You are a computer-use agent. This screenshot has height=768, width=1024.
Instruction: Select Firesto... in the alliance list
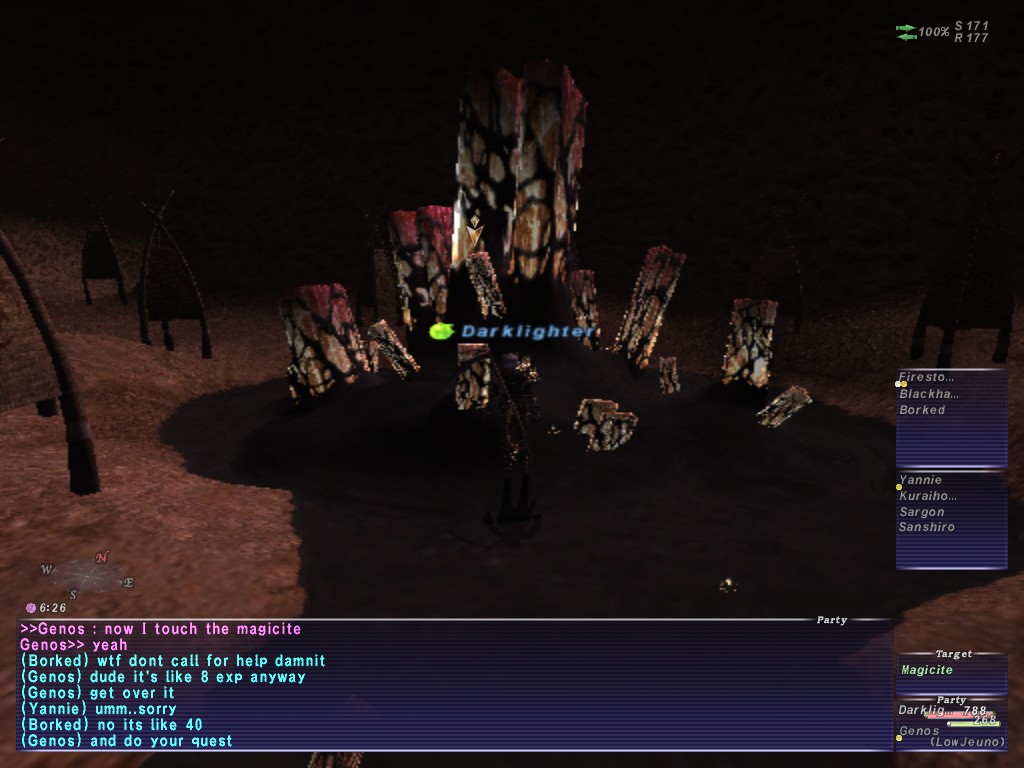[927, 378]
